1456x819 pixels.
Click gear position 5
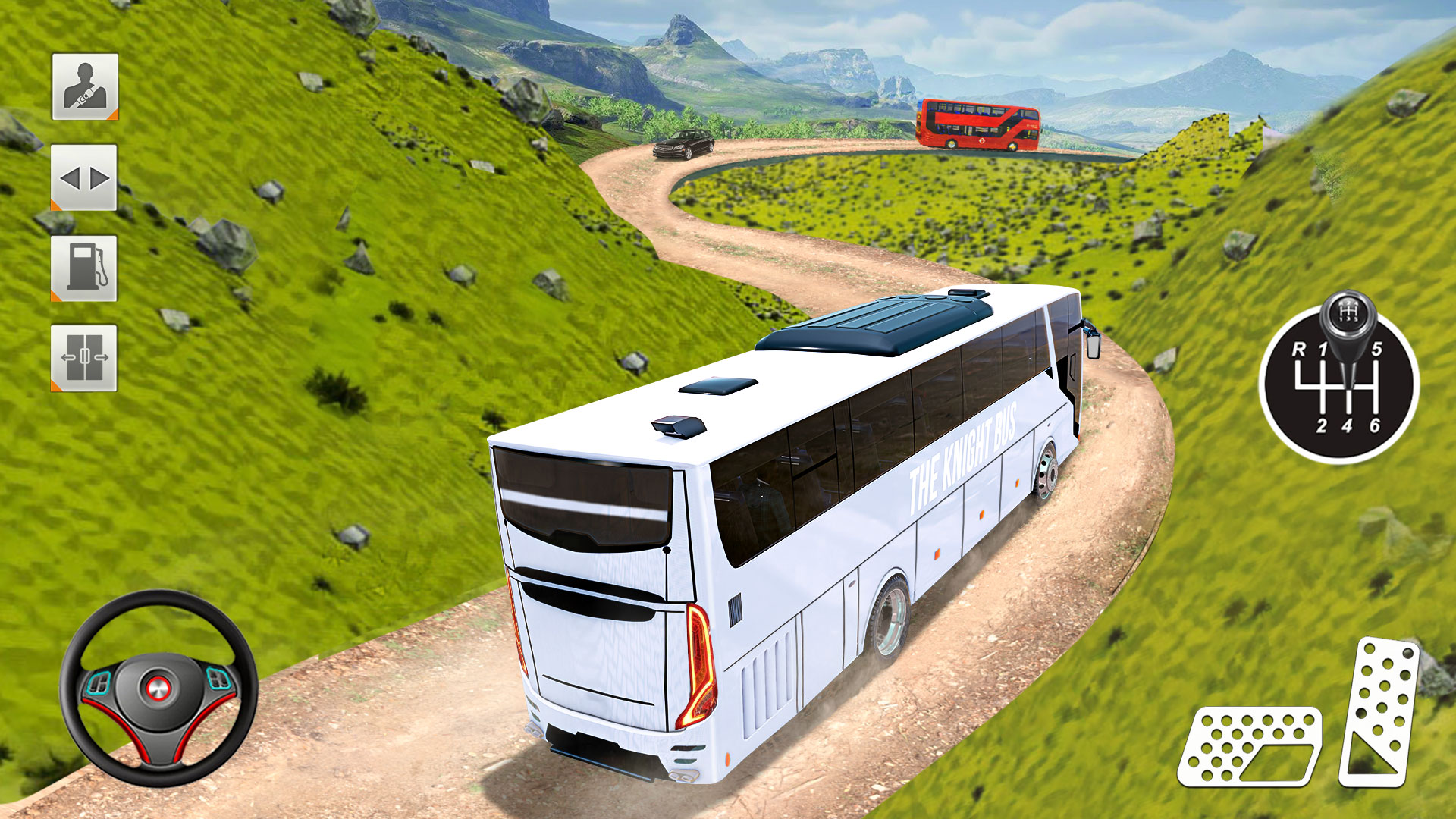point(1376,348)
